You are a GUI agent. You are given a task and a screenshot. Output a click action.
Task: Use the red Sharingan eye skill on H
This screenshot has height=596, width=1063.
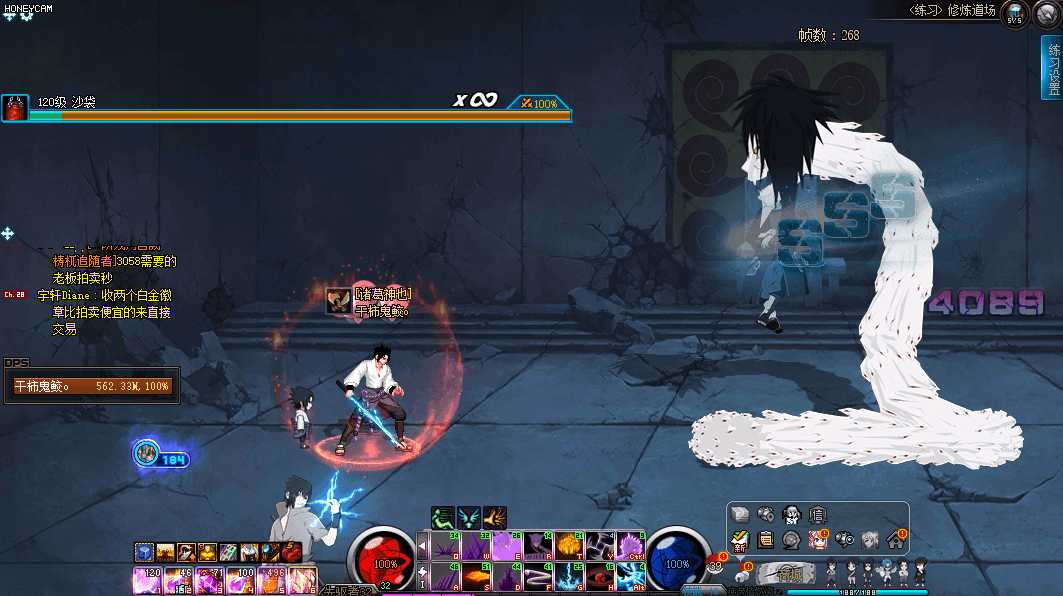point(601,576)
